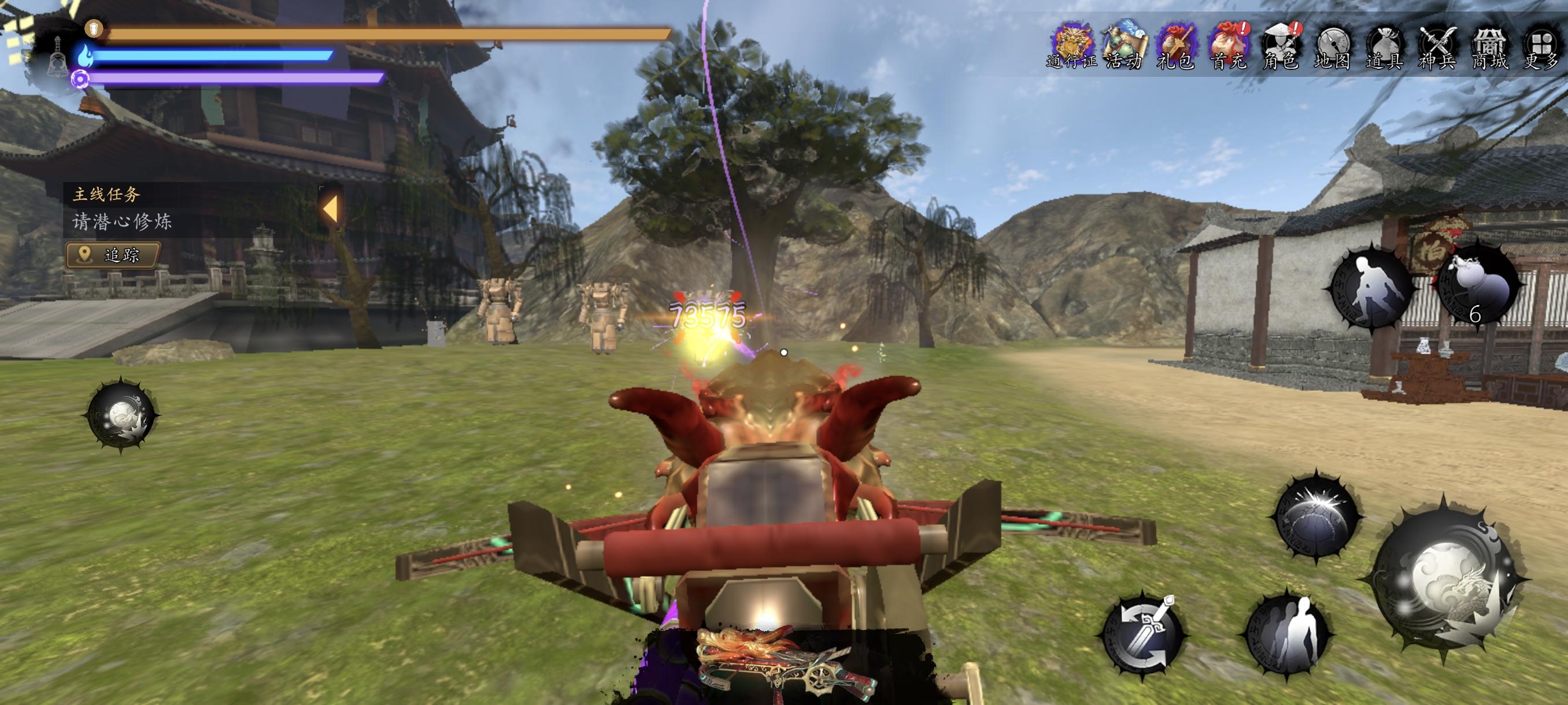The width and height of the screenshot is (1568, 705).
Task: Collapse the 主线任务 quest panel arrow
Action: 330,209
